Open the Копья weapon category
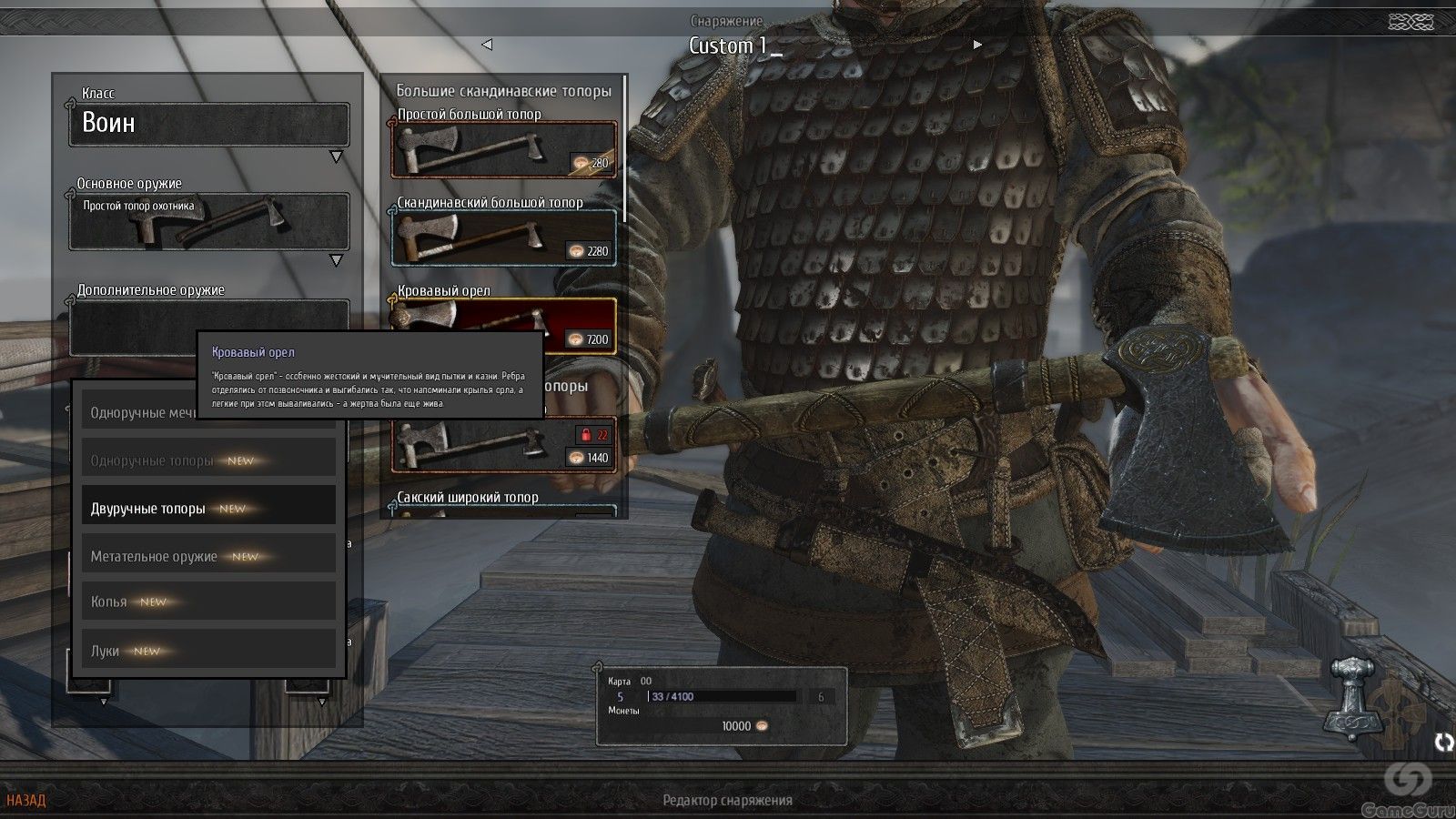Viewport: 1456px width, 819px height. click(x=208, y=602)
